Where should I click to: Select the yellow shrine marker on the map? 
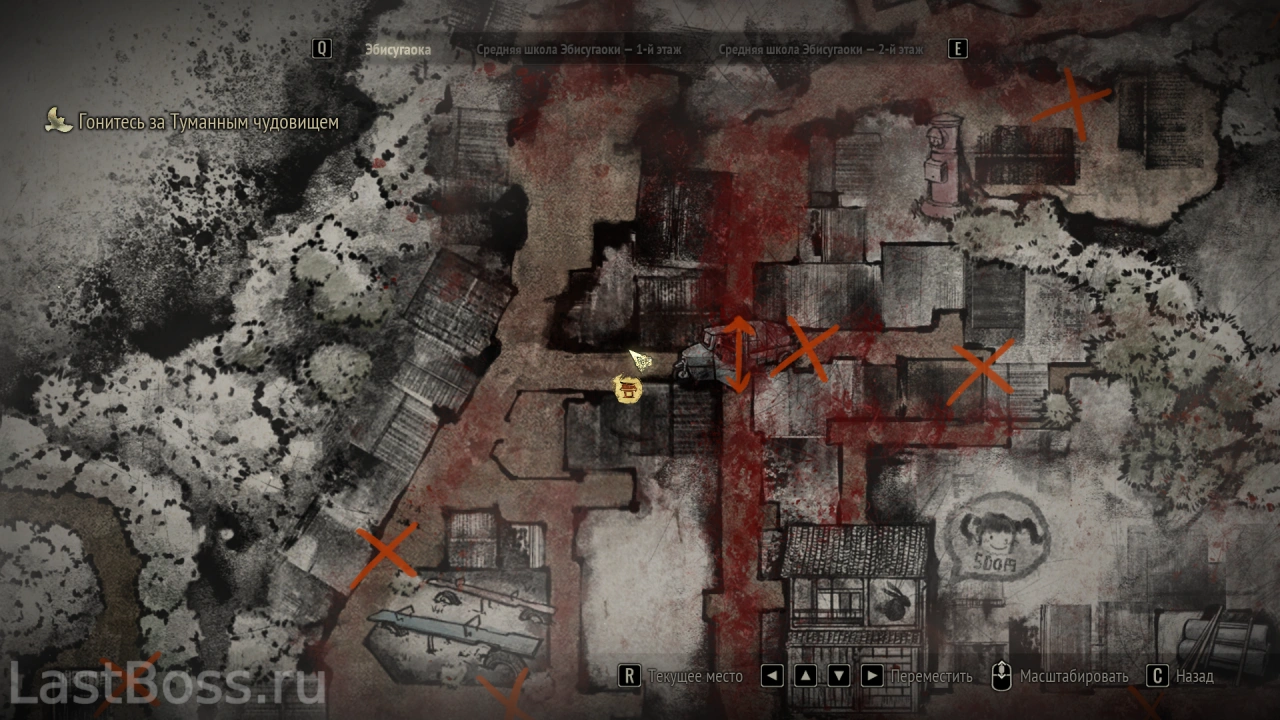point(628,389)
